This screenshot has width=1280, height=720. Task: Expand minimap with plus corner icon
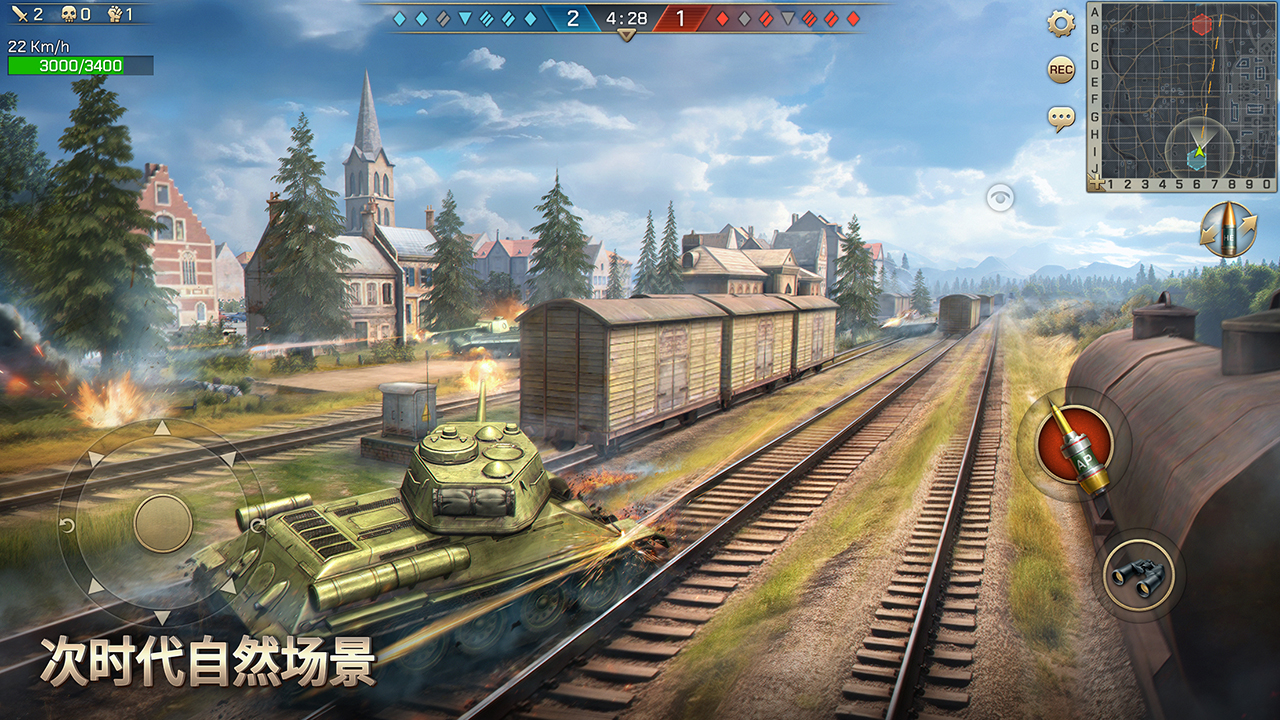[1097, 183]
